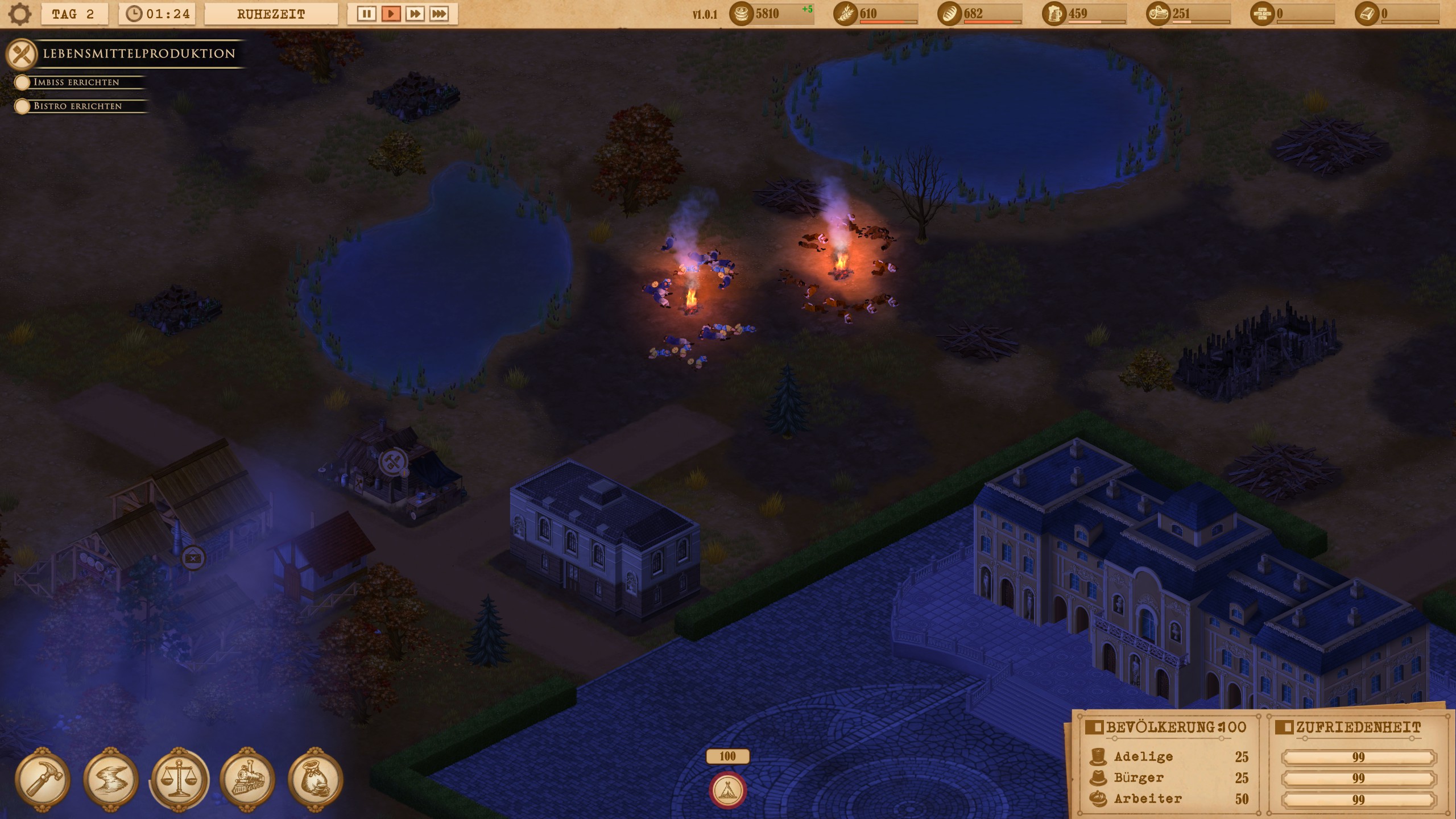Select the beer mug resource icon
This screenshot has height=819, width=1456.
point(1054,14)
